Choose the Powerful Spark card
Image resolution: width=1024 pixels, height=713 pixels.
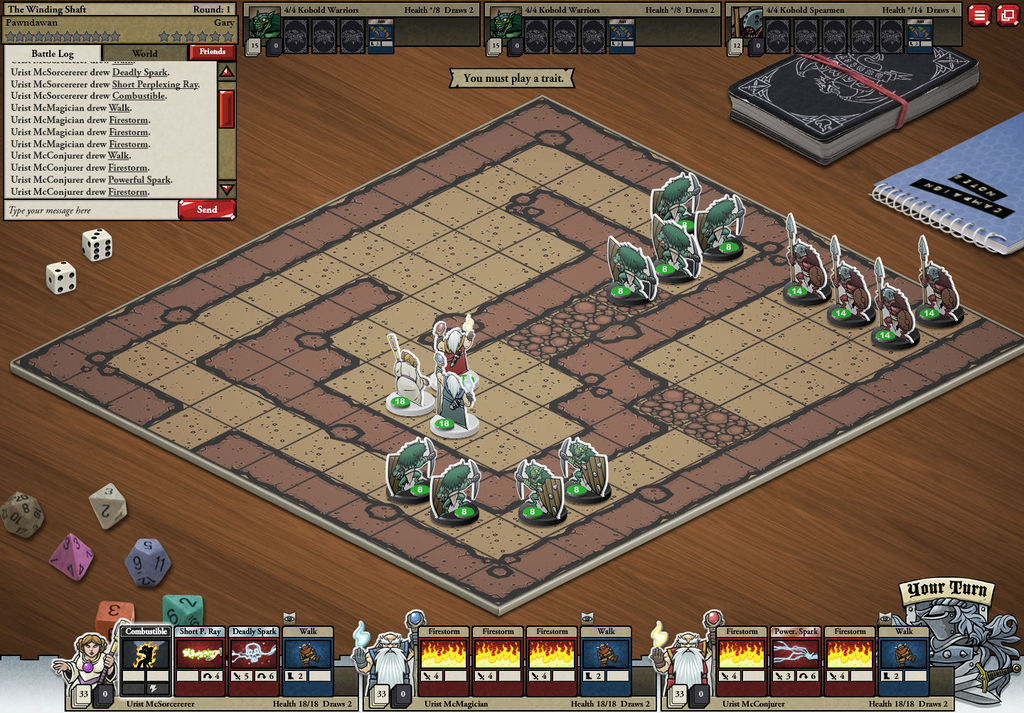tap(796, 660)
